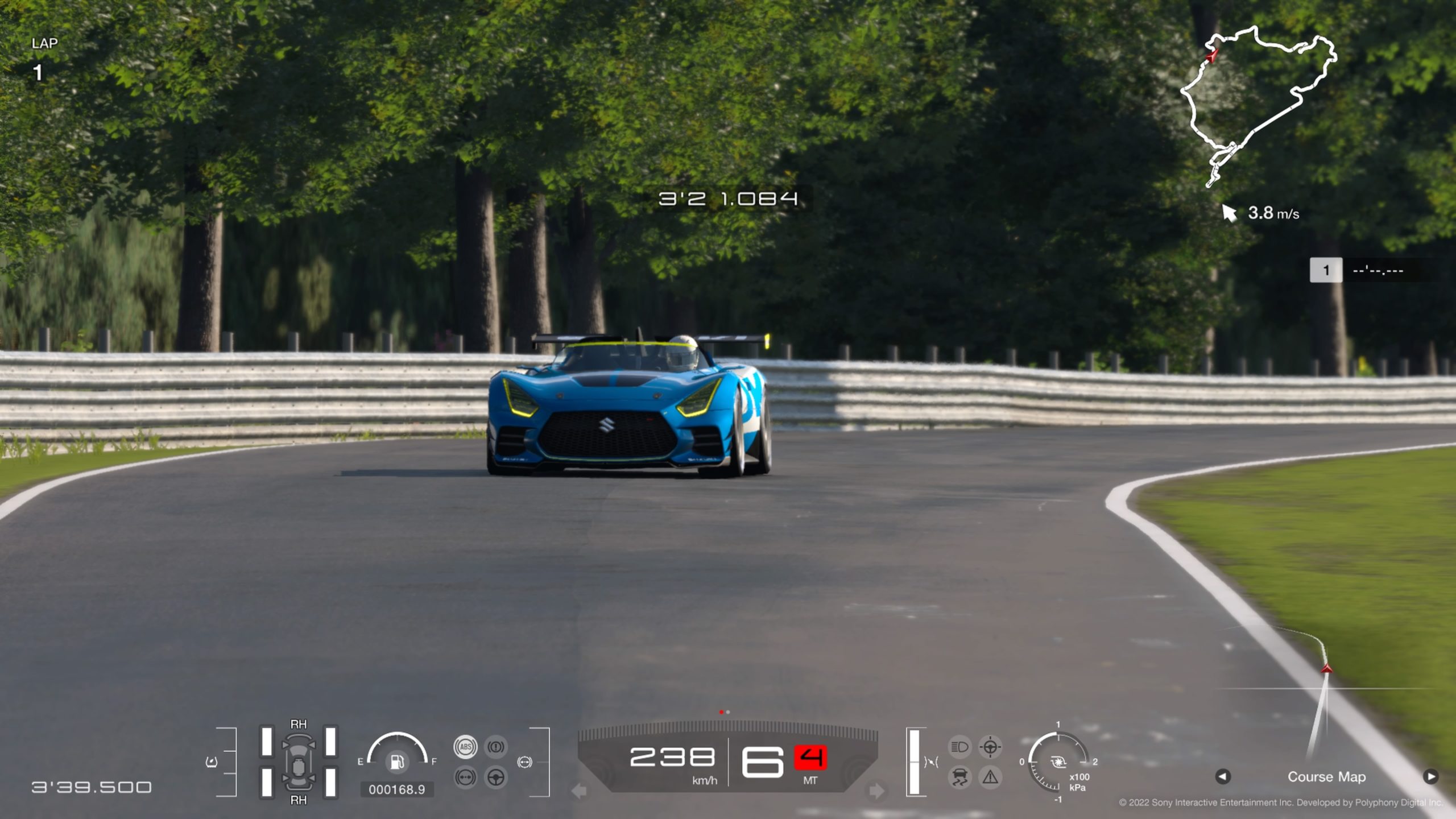
Task: Select the steering wheel assist icon
Action: pyautogui.click(x=496, y=777)
